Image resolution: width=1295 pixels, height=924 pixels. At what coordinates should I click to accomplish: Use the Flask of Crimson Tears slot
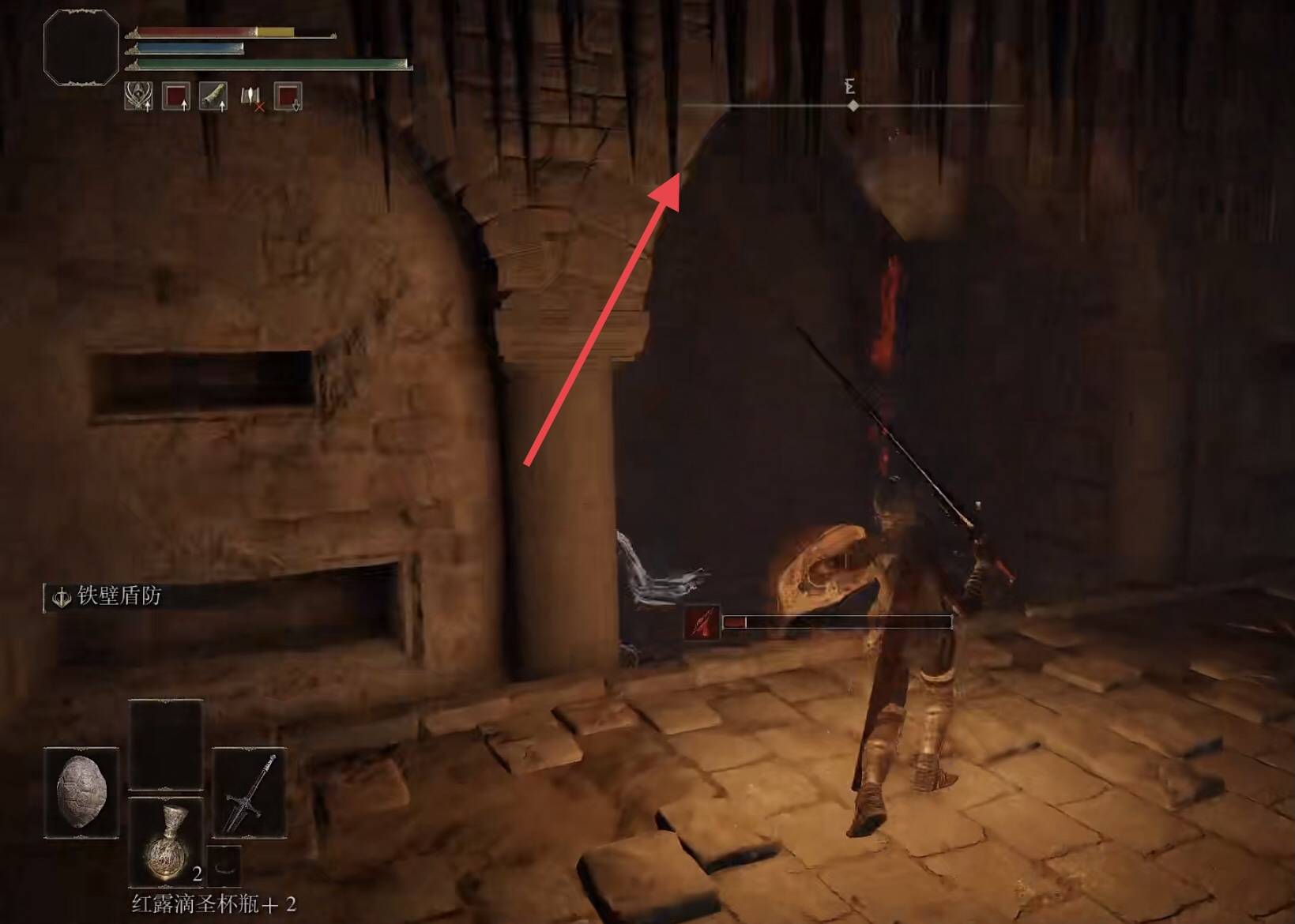[x=166, y=840]
